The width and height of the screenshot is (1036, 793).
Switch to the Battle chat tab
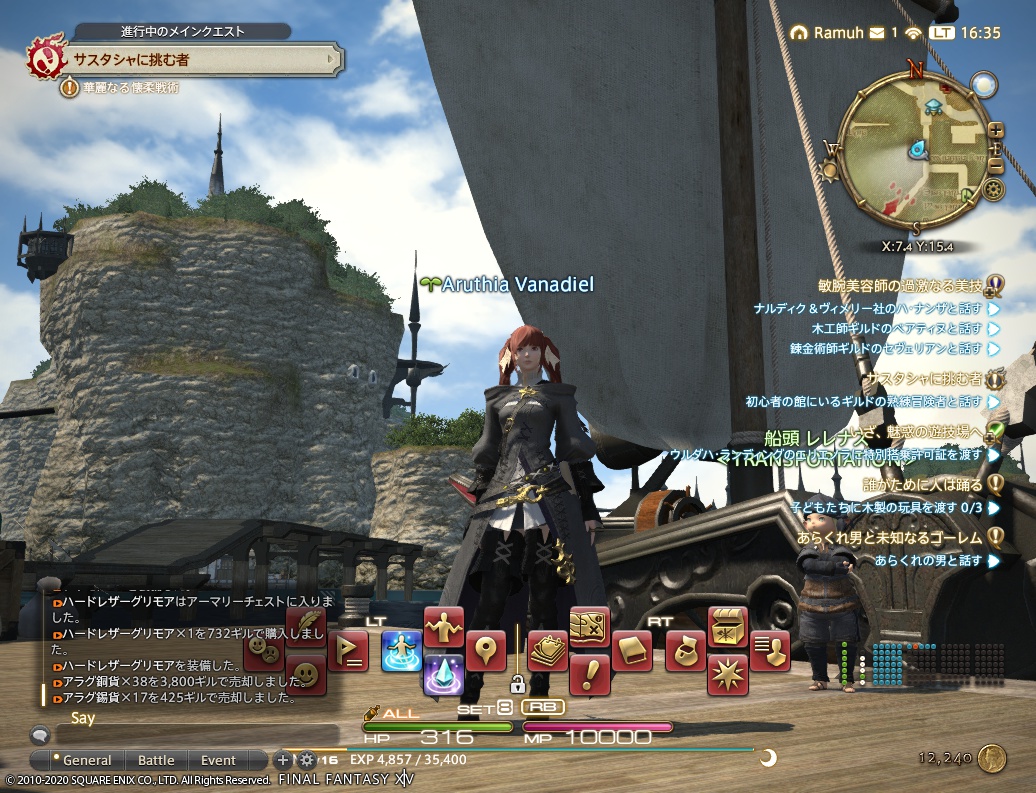coord(156,760)
